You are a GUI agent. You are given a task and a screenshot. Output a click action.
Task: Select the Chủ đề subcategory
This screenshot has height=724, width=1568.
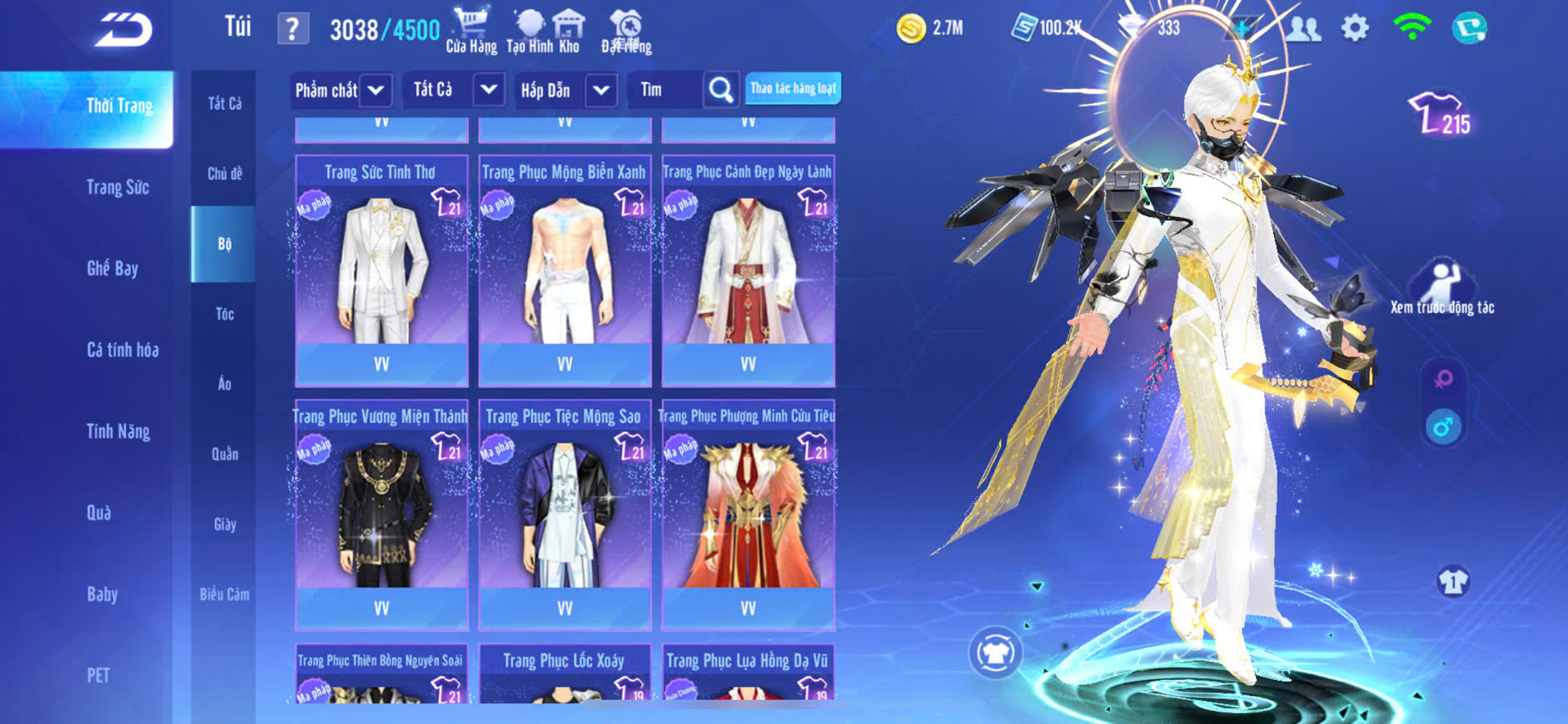[224, 173]
